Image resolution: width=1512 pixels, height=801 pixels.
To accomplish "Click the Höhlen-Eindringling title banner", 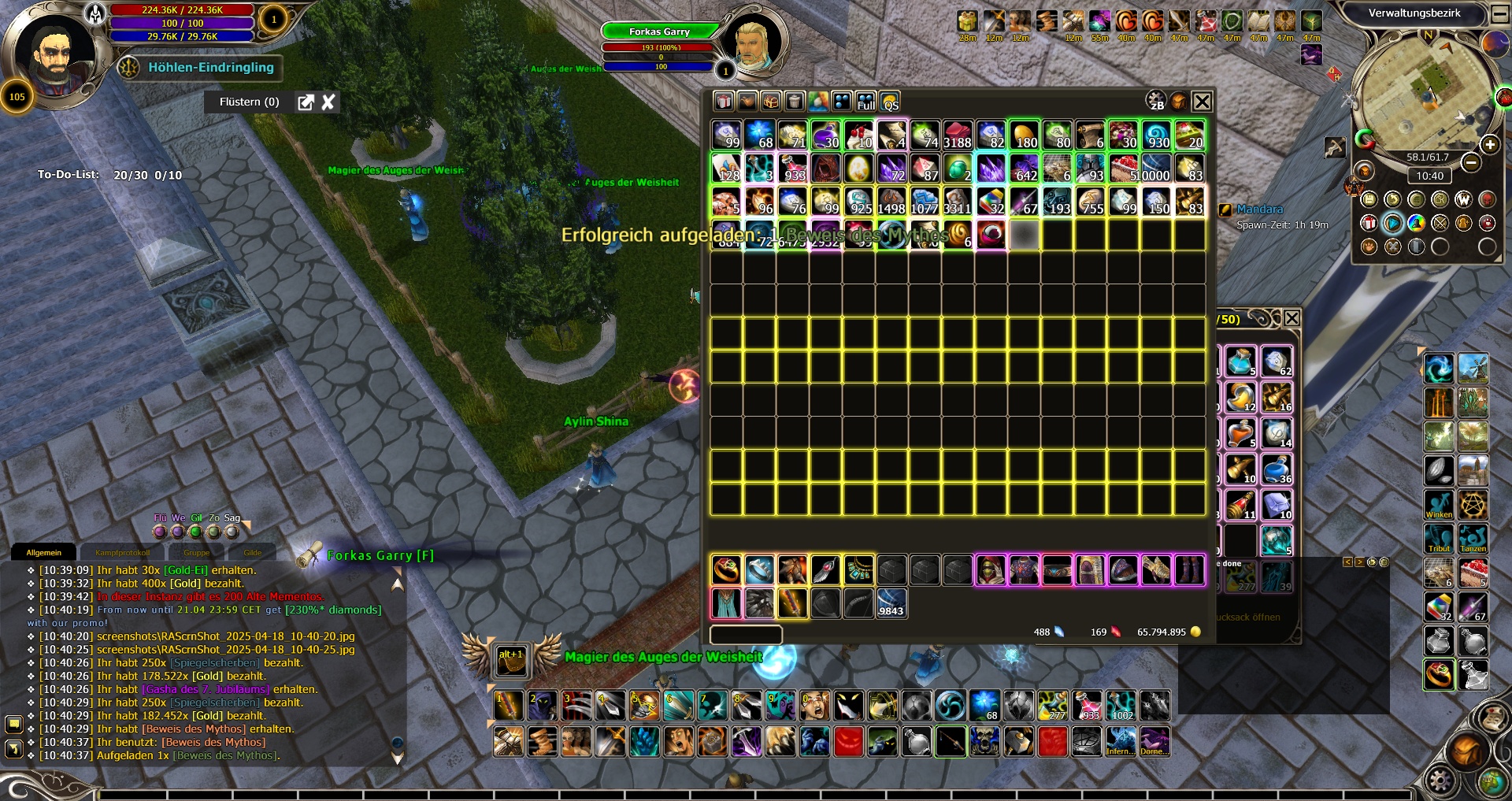I will click(x=210, y=68).
